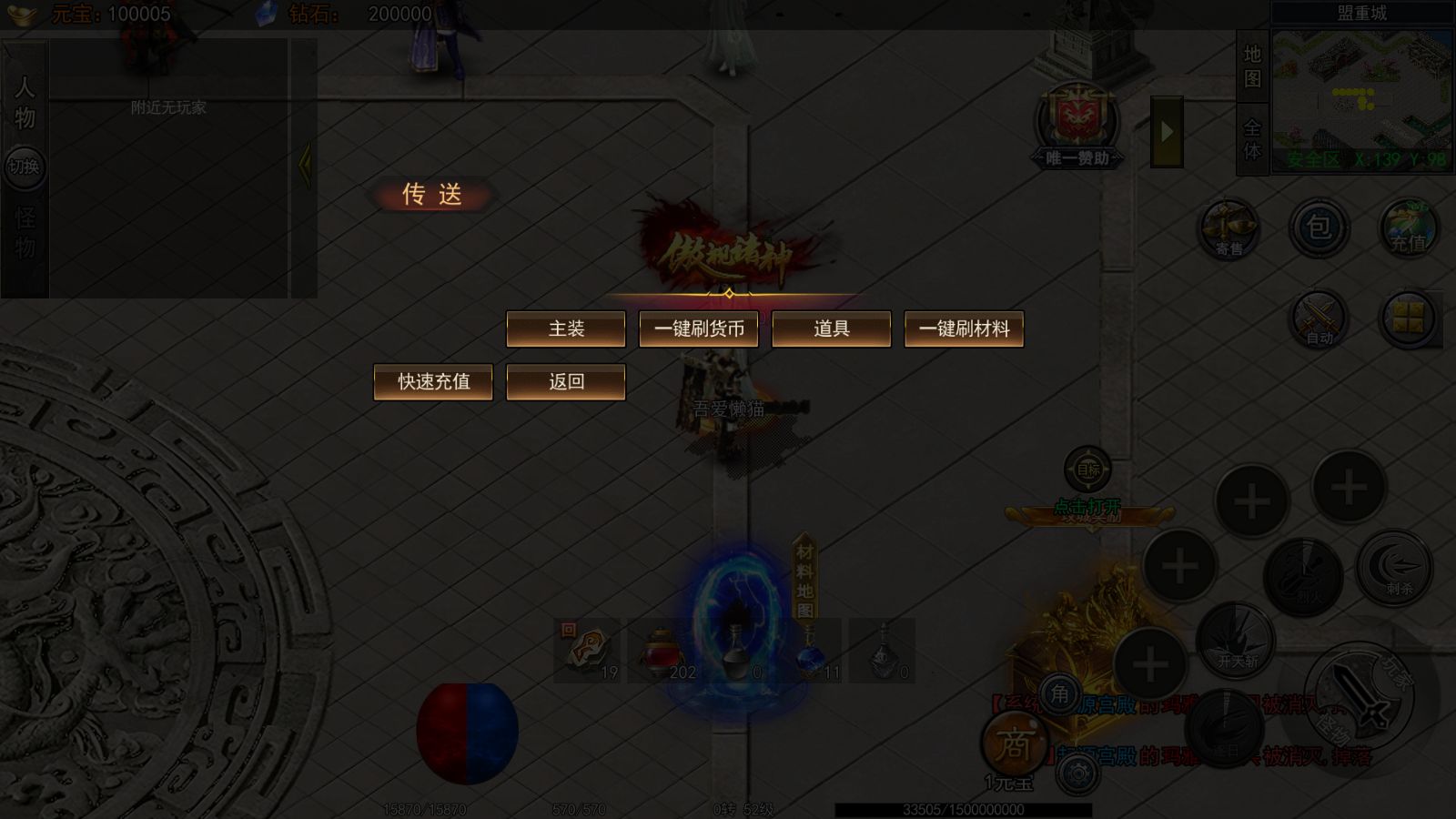Open the 道具 option
The image size is (1456, 819).
[831, 329]
